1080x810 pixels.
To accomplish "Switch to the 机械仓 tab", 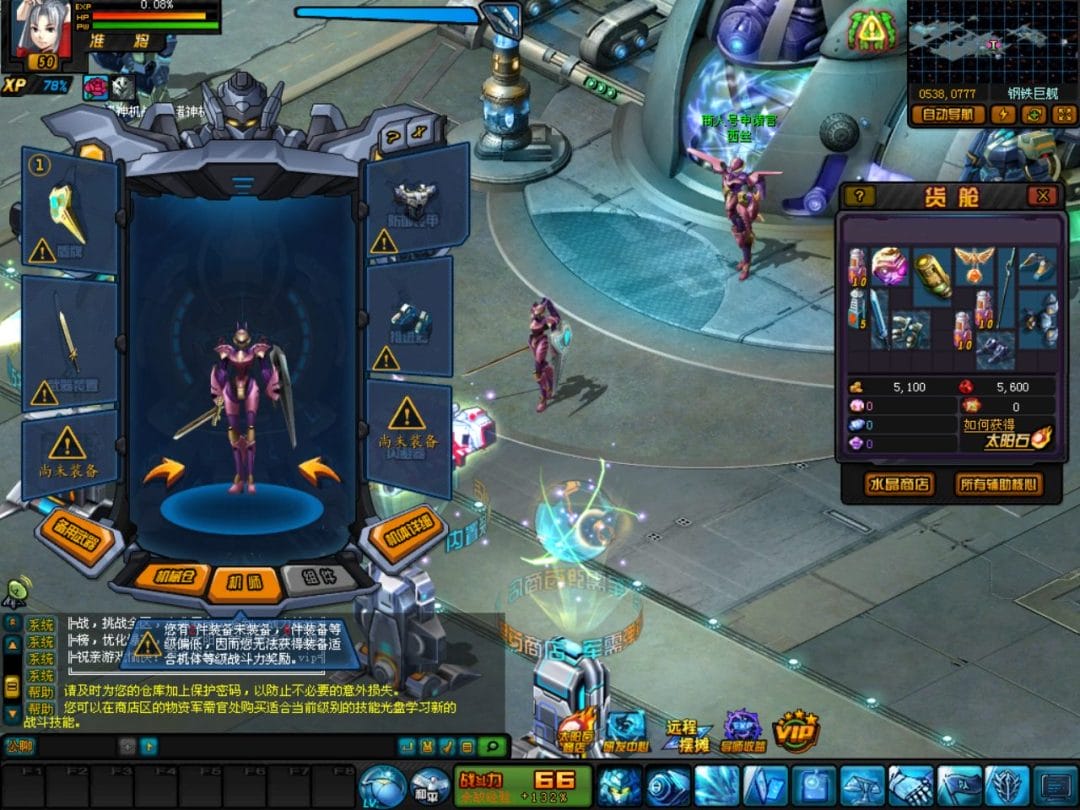I will (182, 577).
